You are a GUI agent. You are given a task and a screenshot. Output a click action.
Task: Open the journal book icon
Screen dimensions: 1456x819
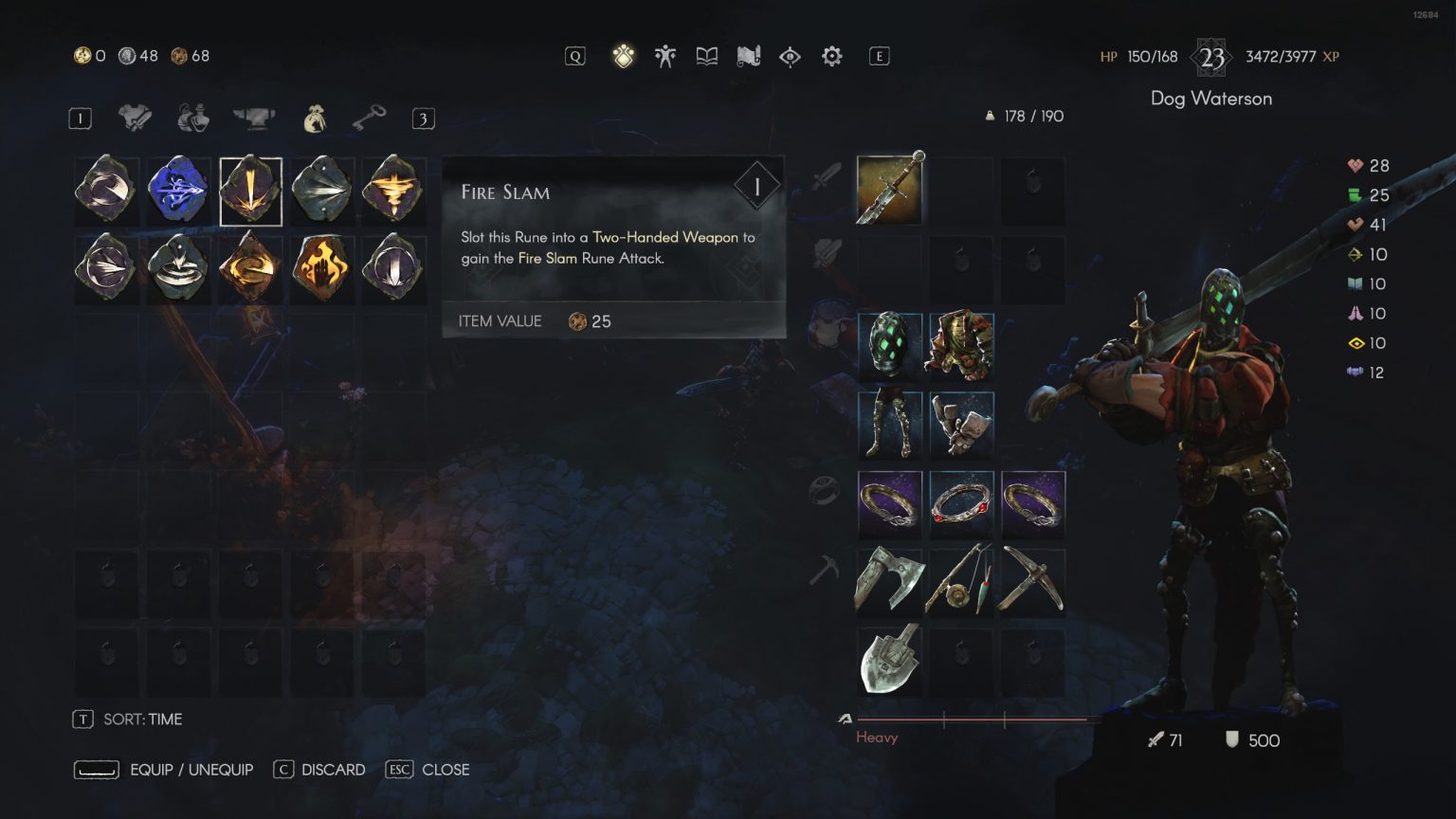coord(706,55)
